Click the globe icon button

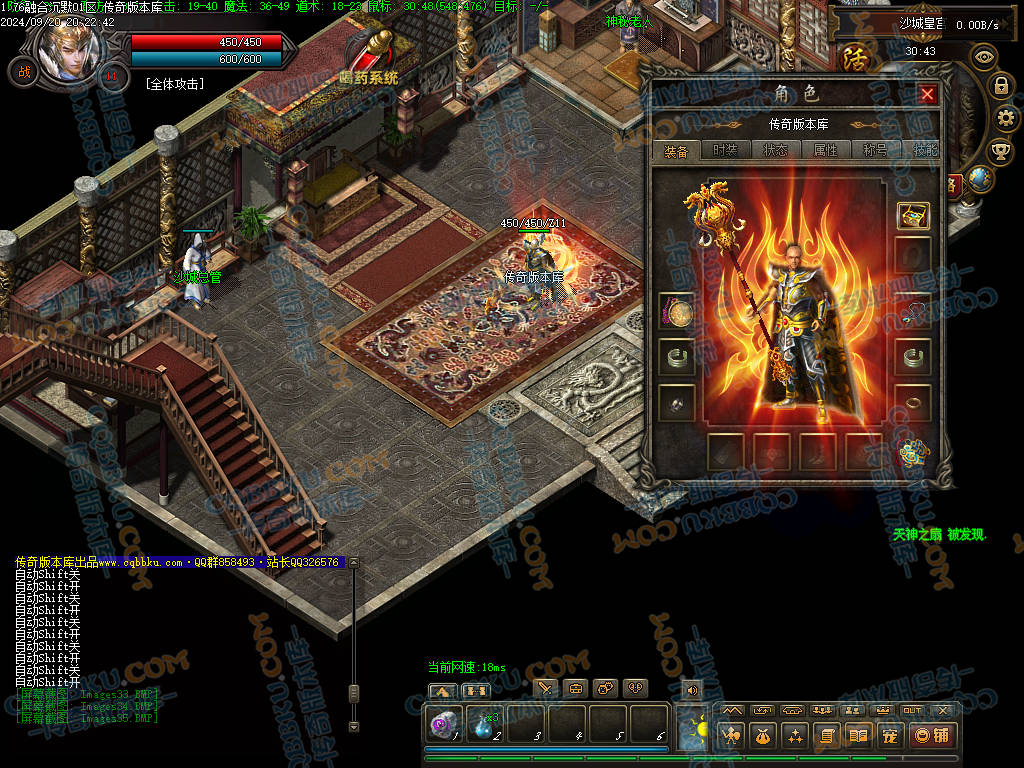click(981, 178)
